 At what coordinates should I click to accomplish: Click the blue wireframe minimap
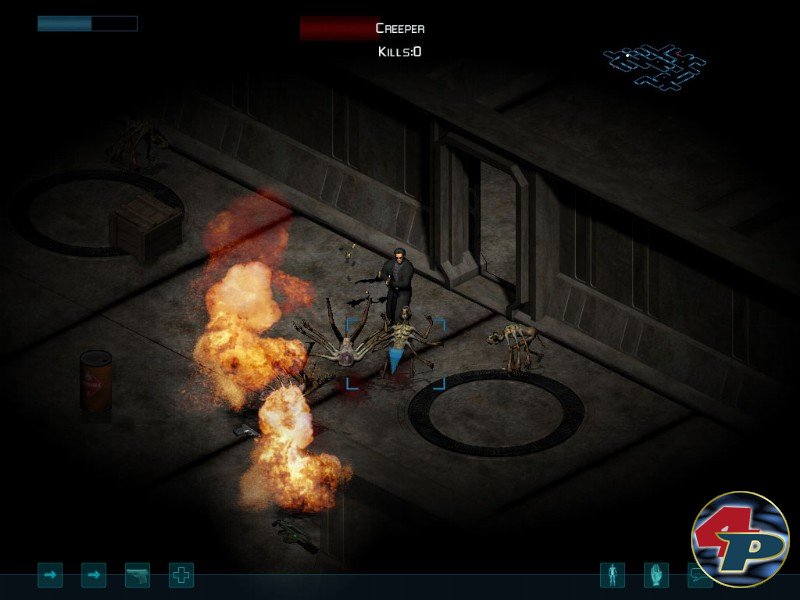(x=654, y=63)
